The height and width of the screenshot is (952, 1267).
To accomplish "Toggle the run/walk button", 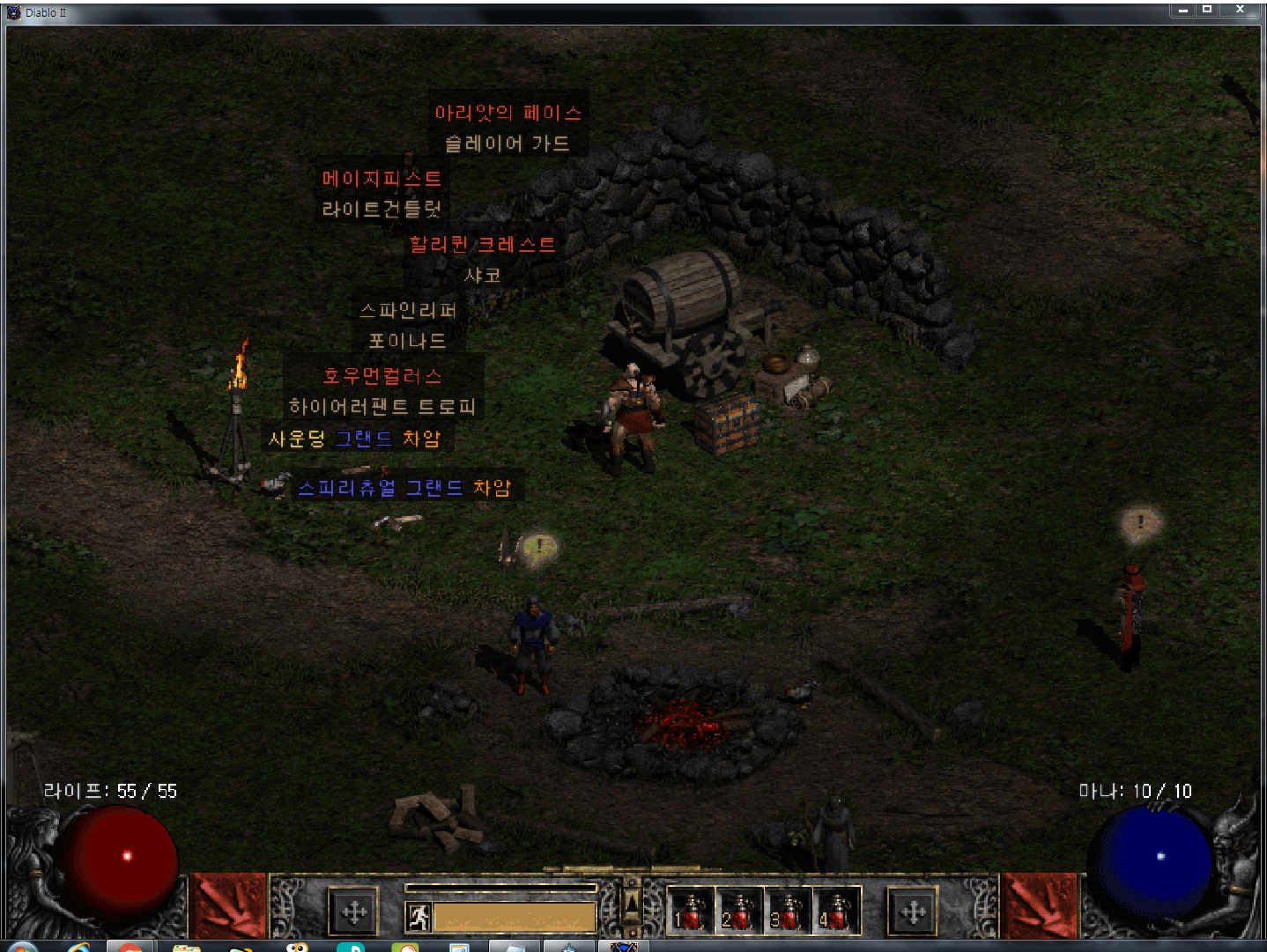I will 419,917.
